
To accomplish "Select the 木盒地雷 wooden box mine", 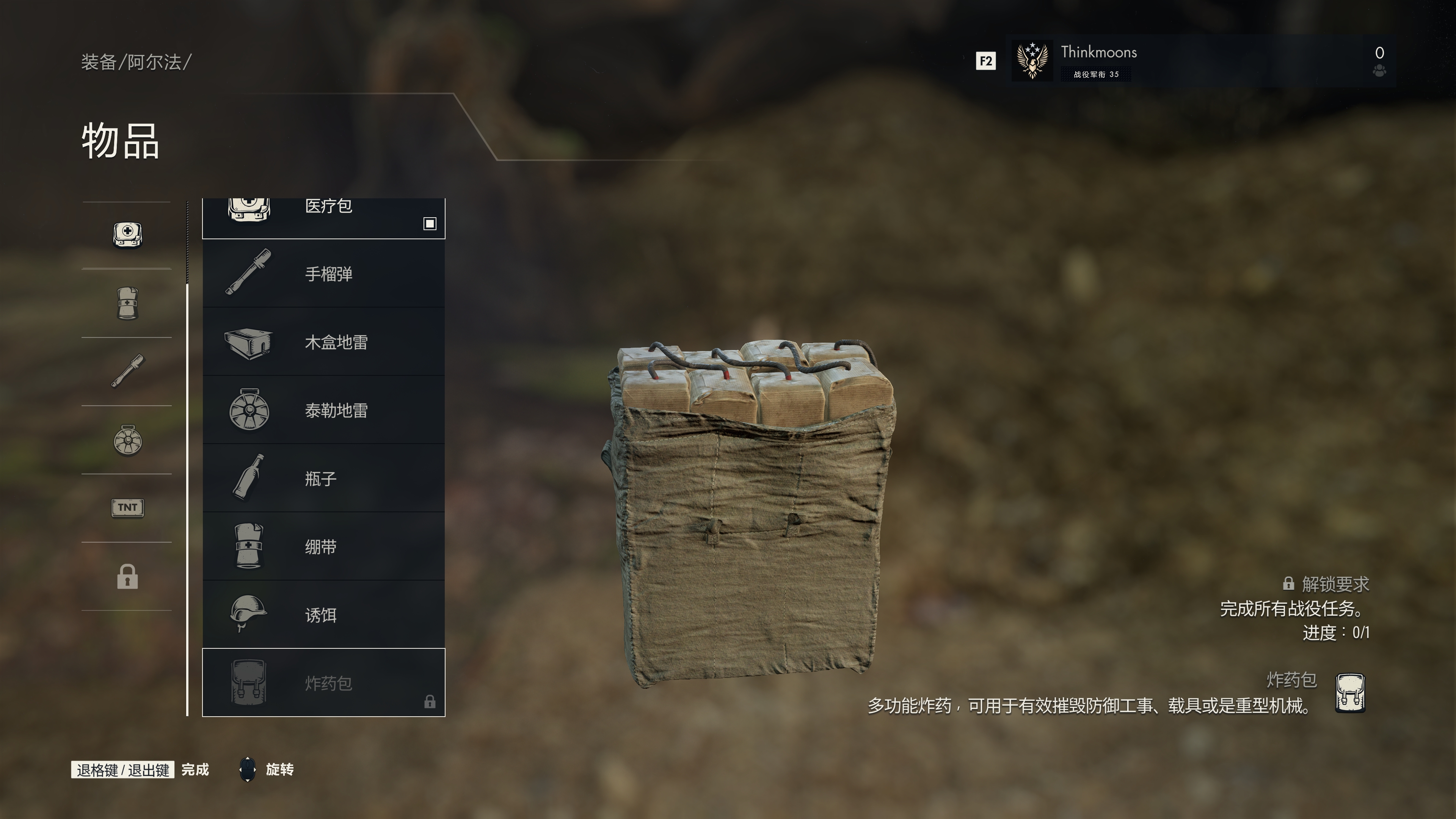I will pyautogui.click(x=323, y=342).
